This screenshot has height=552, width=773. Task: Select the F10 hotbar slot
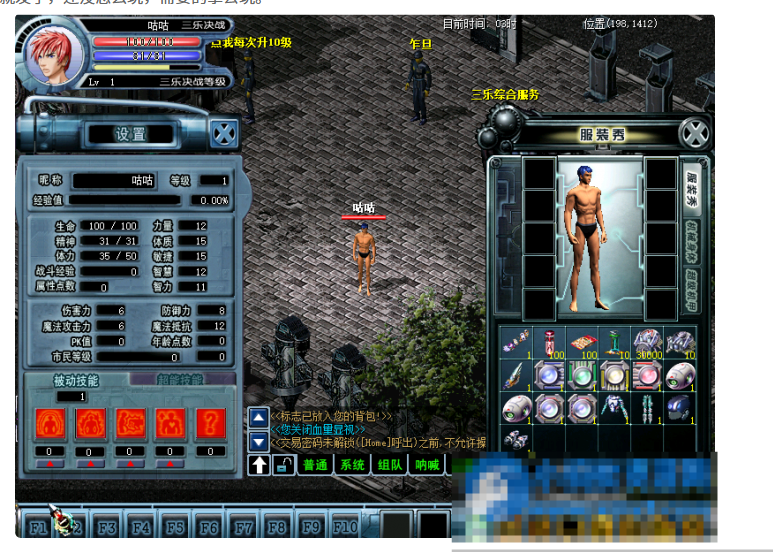click(x=346, y=526)
